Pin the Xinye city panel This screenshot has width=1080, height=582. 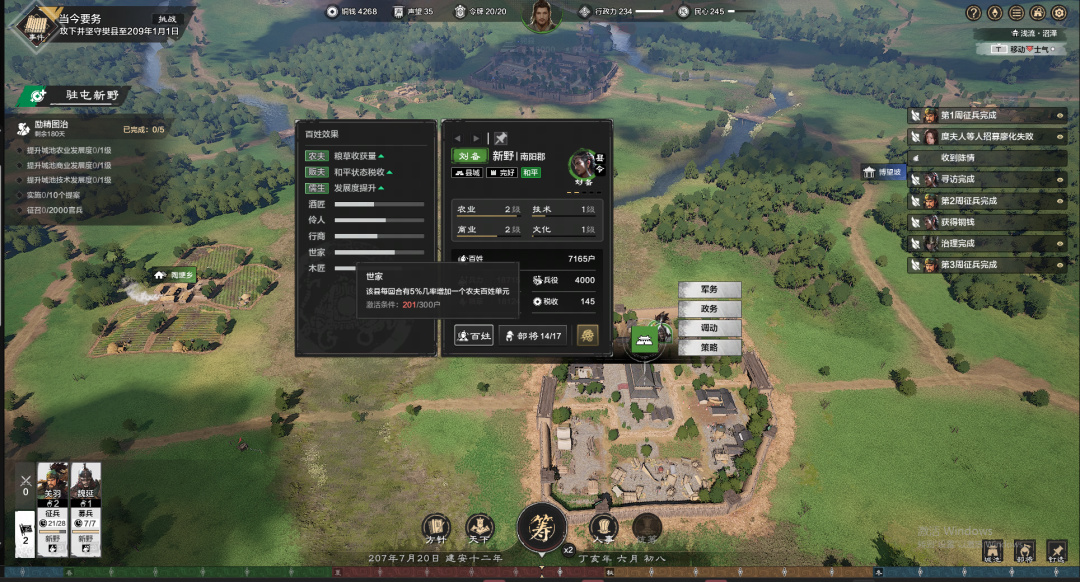[502, 138]
